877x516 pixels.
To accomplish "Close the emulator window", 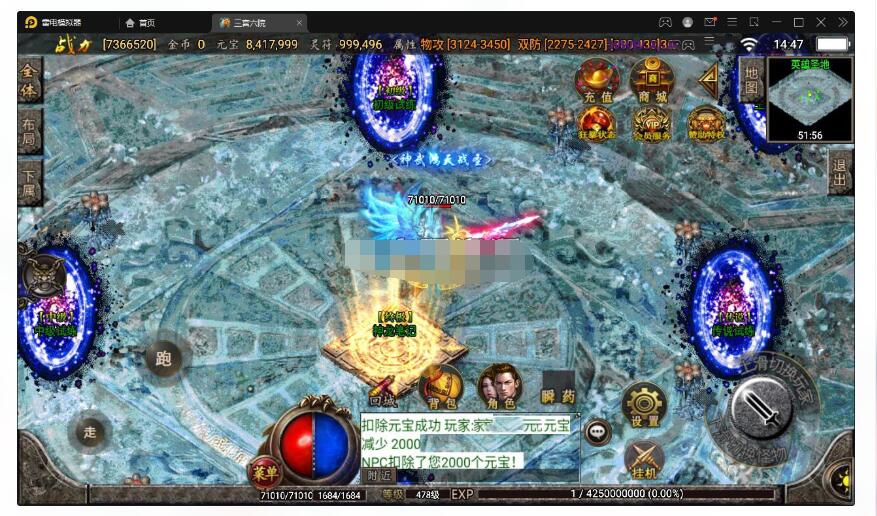I will (821, 22).
